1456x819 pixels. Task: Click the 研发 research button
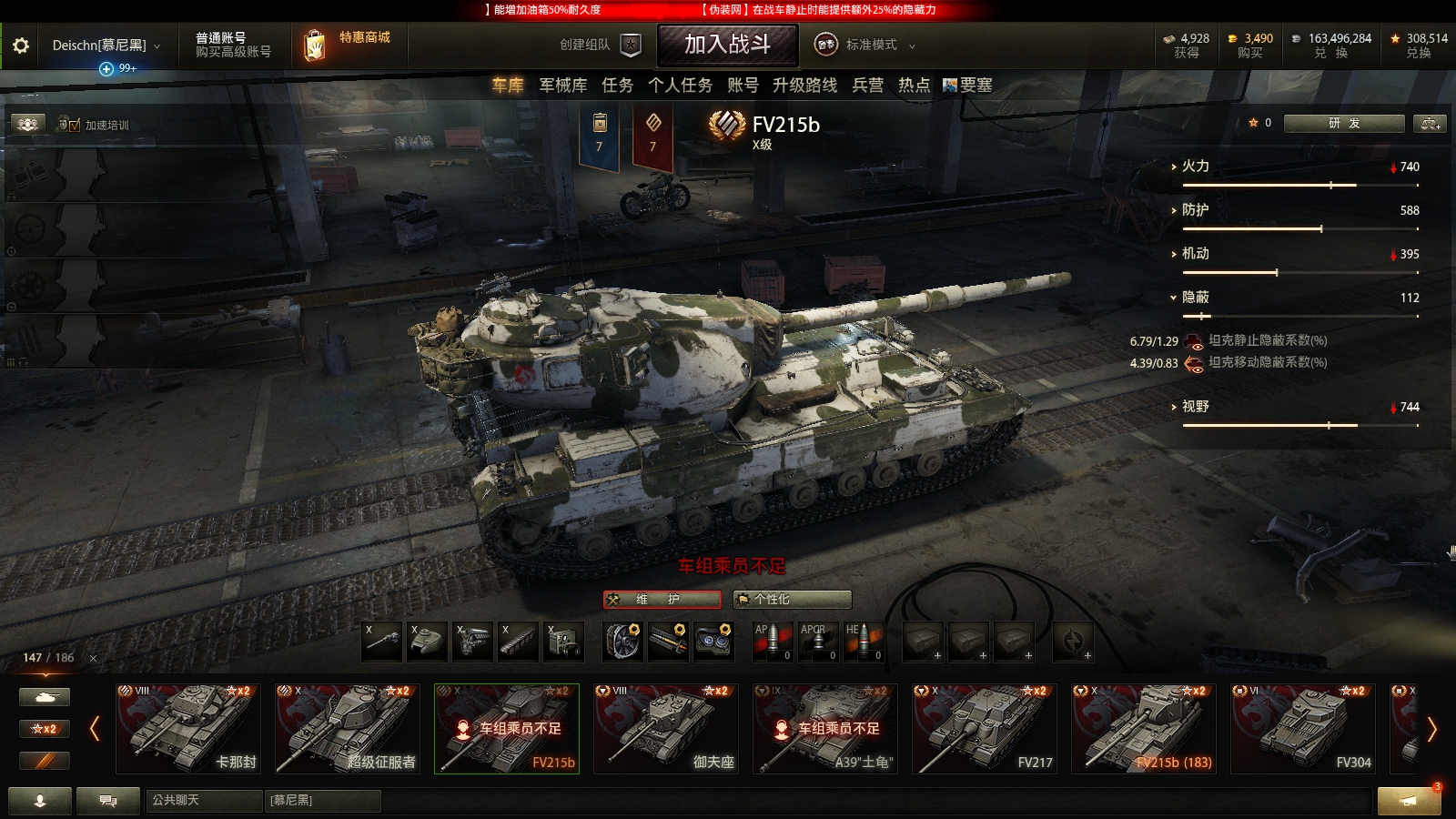(1343, 123)
